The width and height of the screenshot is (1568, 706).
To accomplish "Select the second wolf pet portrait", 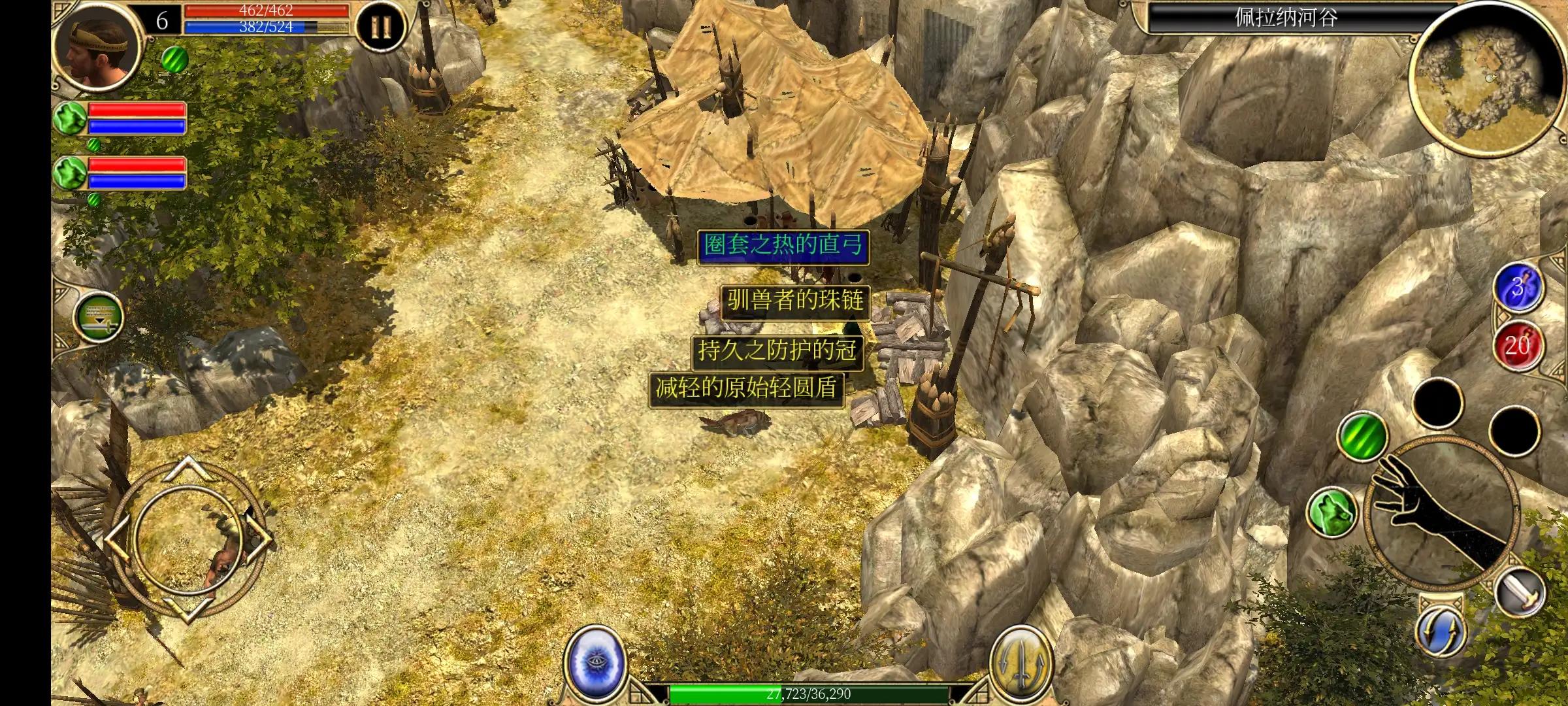I will click(71, 173).
